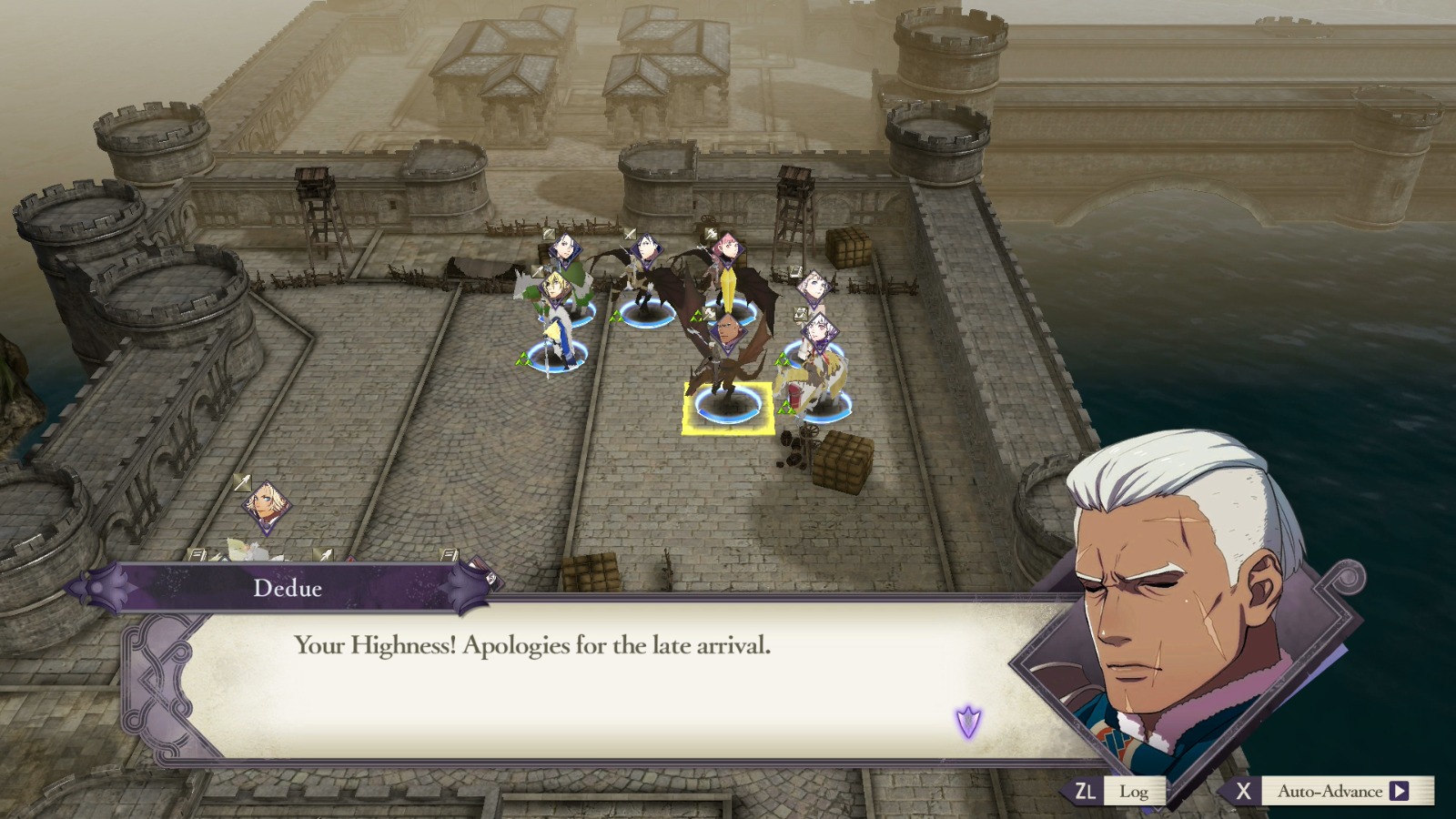Click the tome icon next to Mercedes's portrait
Screen dimensions: 1456x819
pos(795,270)
